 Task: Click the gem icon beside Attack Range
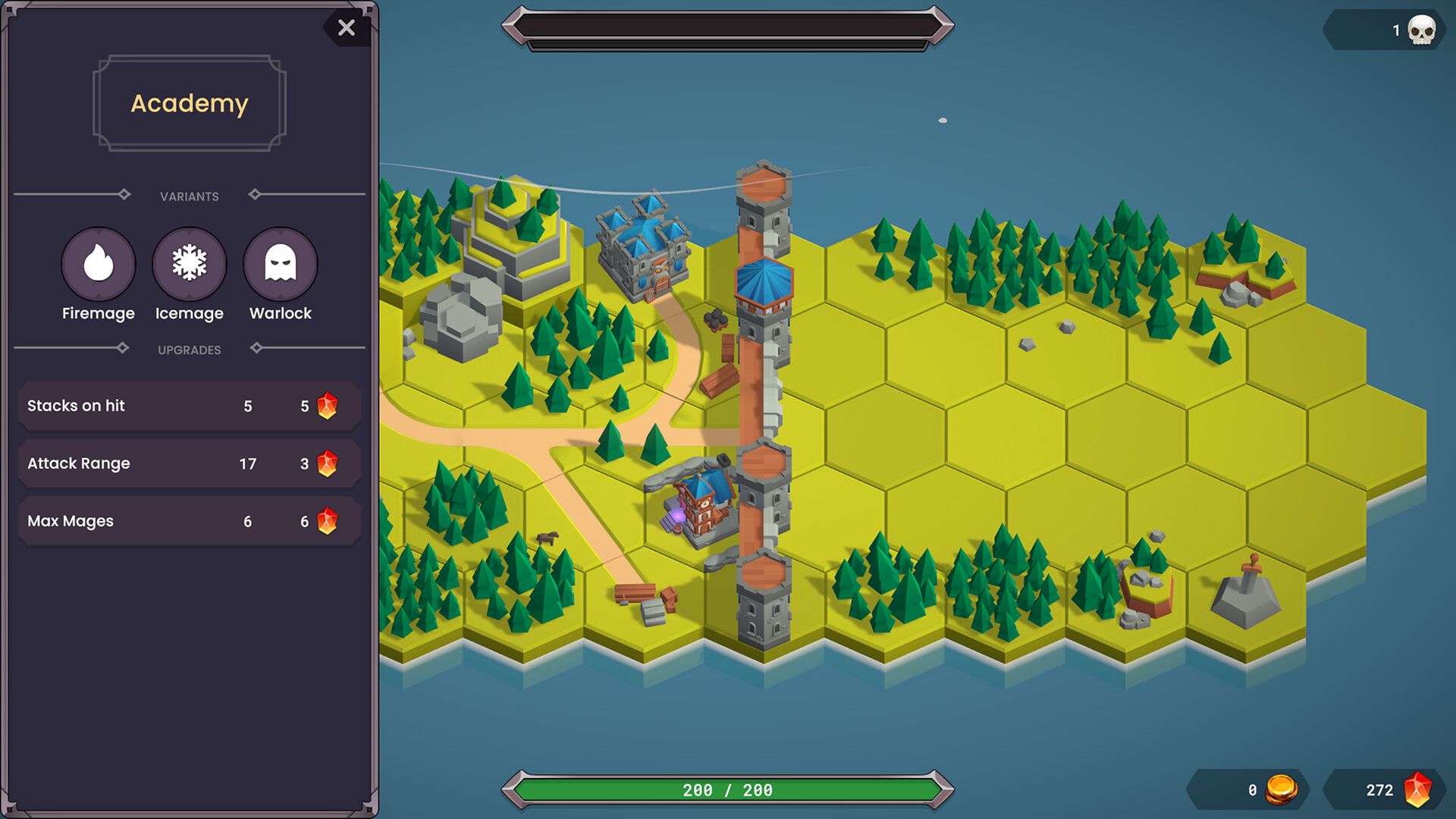pos(327,463)
